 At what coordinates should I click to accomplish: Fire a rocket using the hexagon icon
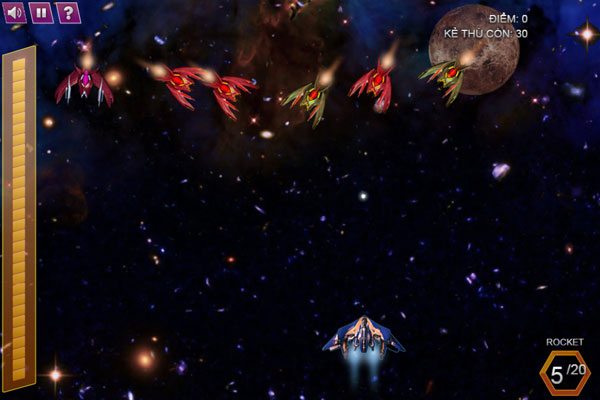565,373
